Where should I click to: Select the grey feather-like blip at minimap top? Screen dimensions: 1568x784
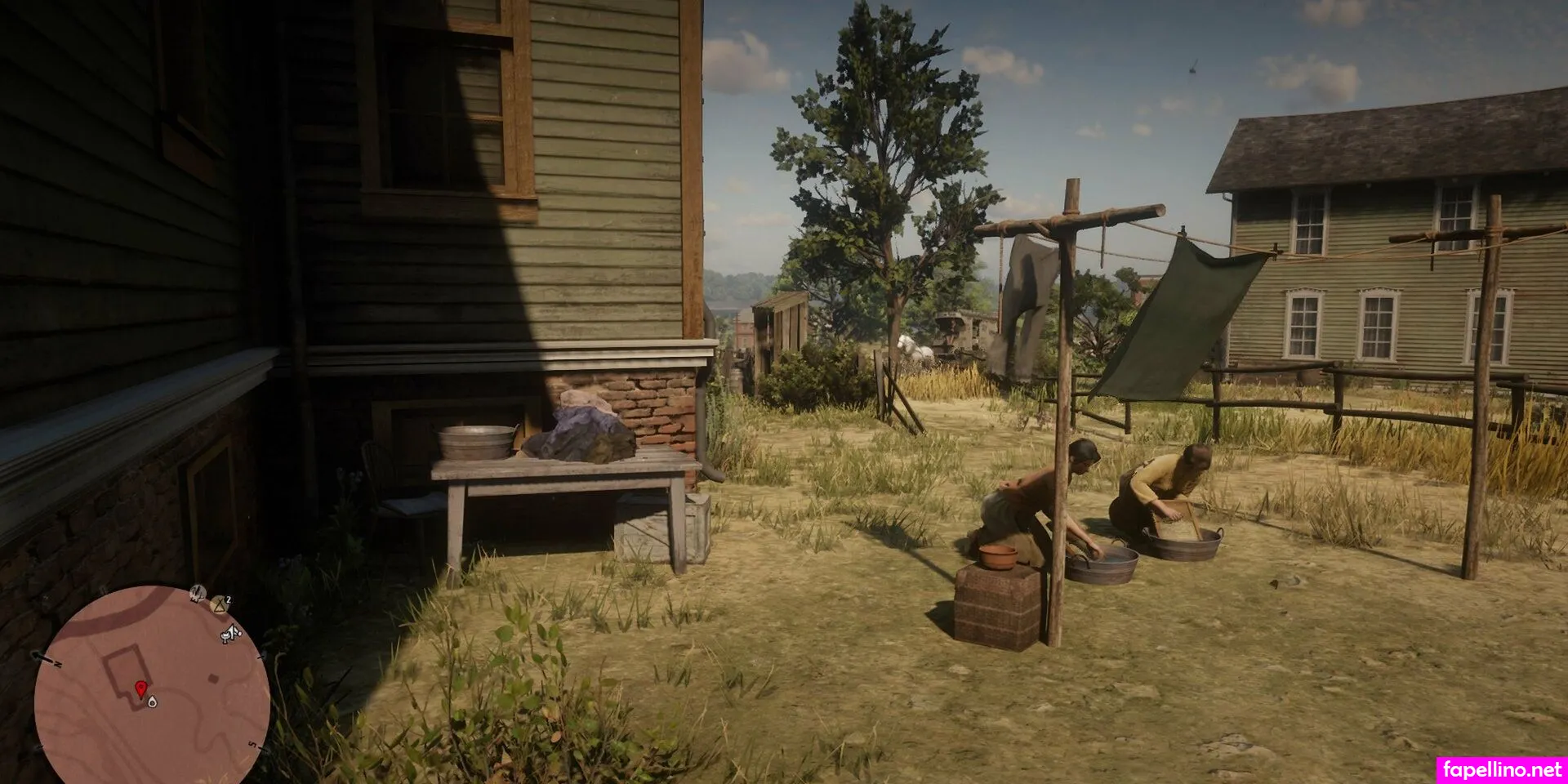point(197,592)
